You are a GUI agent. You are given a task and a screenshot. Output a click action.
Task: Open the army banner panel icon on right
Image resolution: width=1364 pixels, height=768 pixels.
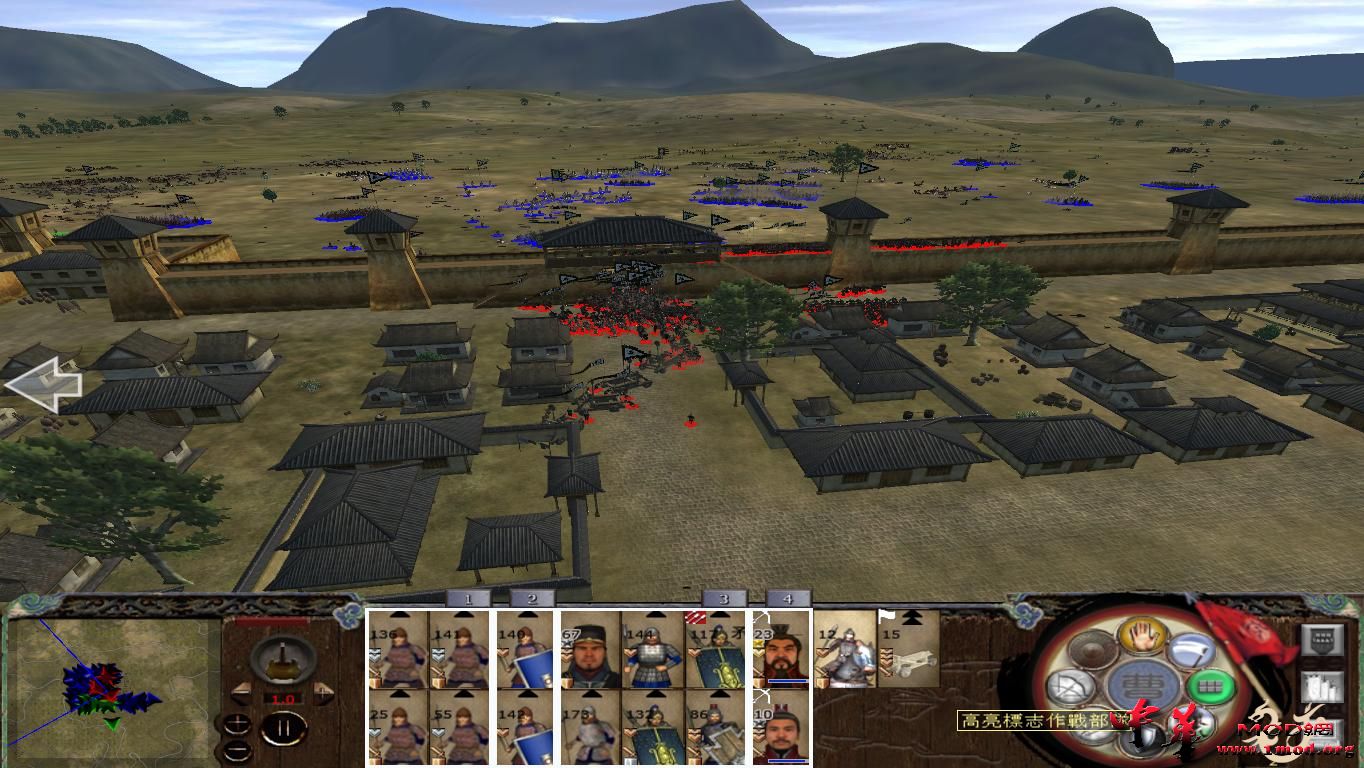[1323, 639]
